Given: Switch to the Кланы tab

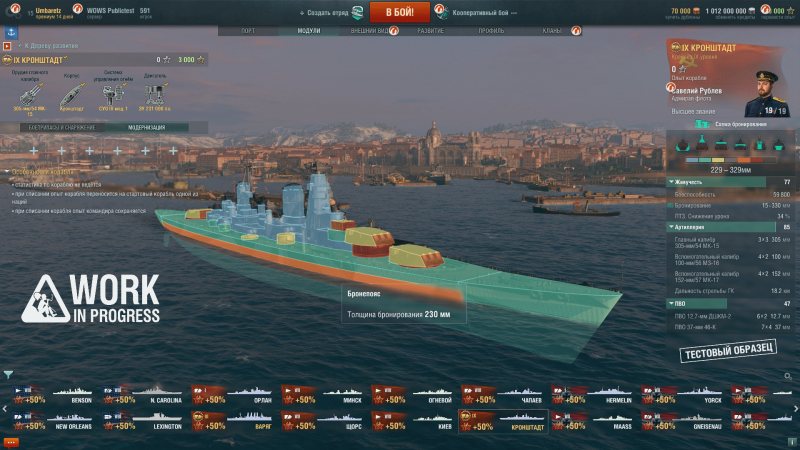Looking at the screenshot, I should click(x=552, y=31).
